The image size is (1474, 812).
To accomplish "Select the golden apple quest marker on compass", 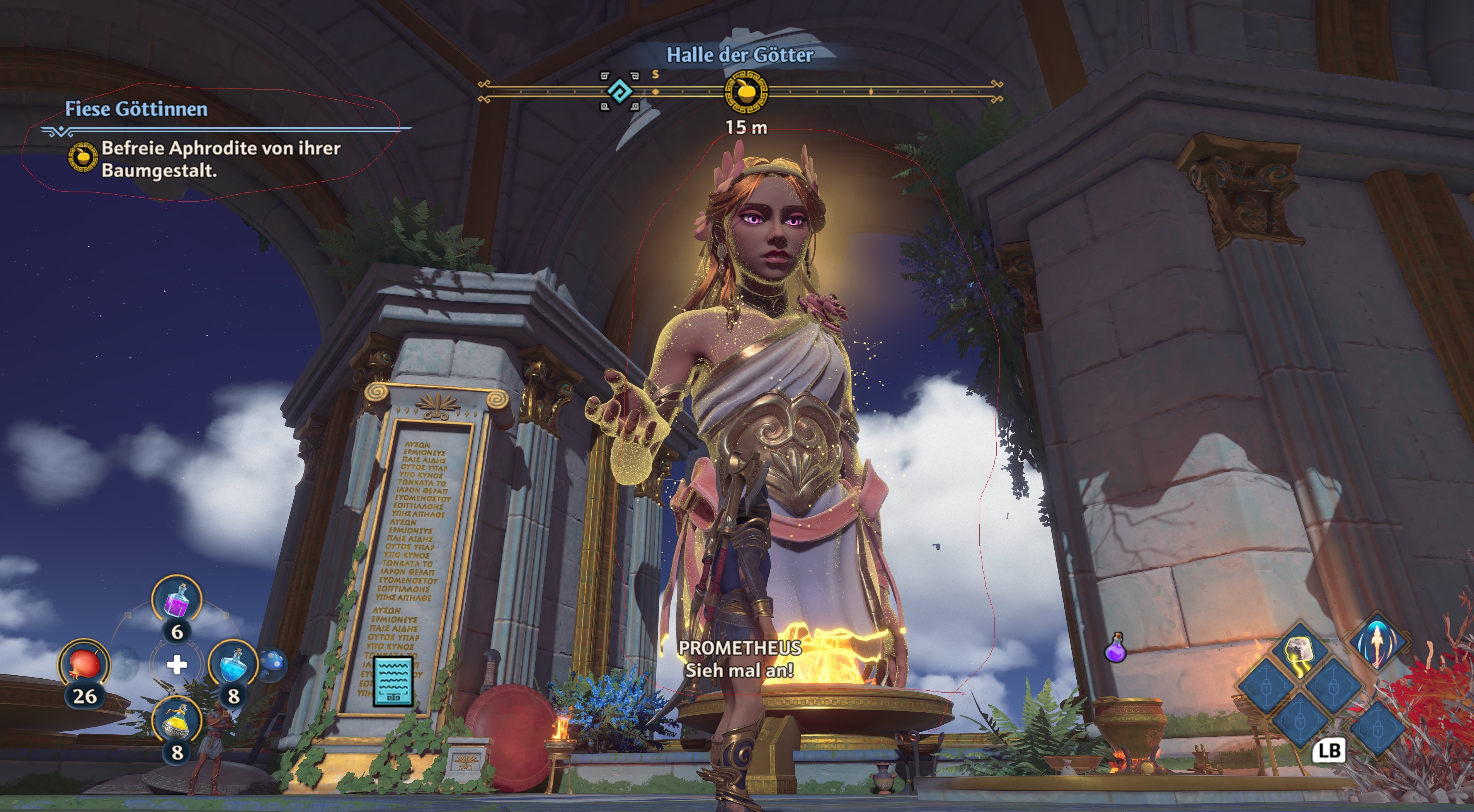I will pyautogui.click(x=746, y=92).
